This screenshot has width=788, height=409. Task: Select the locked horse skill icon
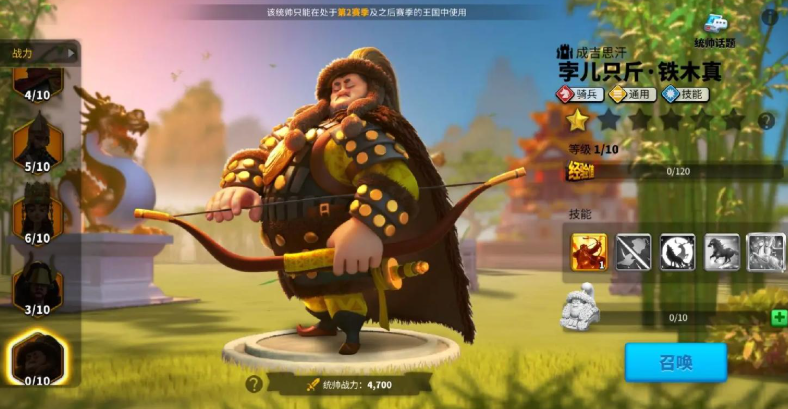click(x=721, y=252)
